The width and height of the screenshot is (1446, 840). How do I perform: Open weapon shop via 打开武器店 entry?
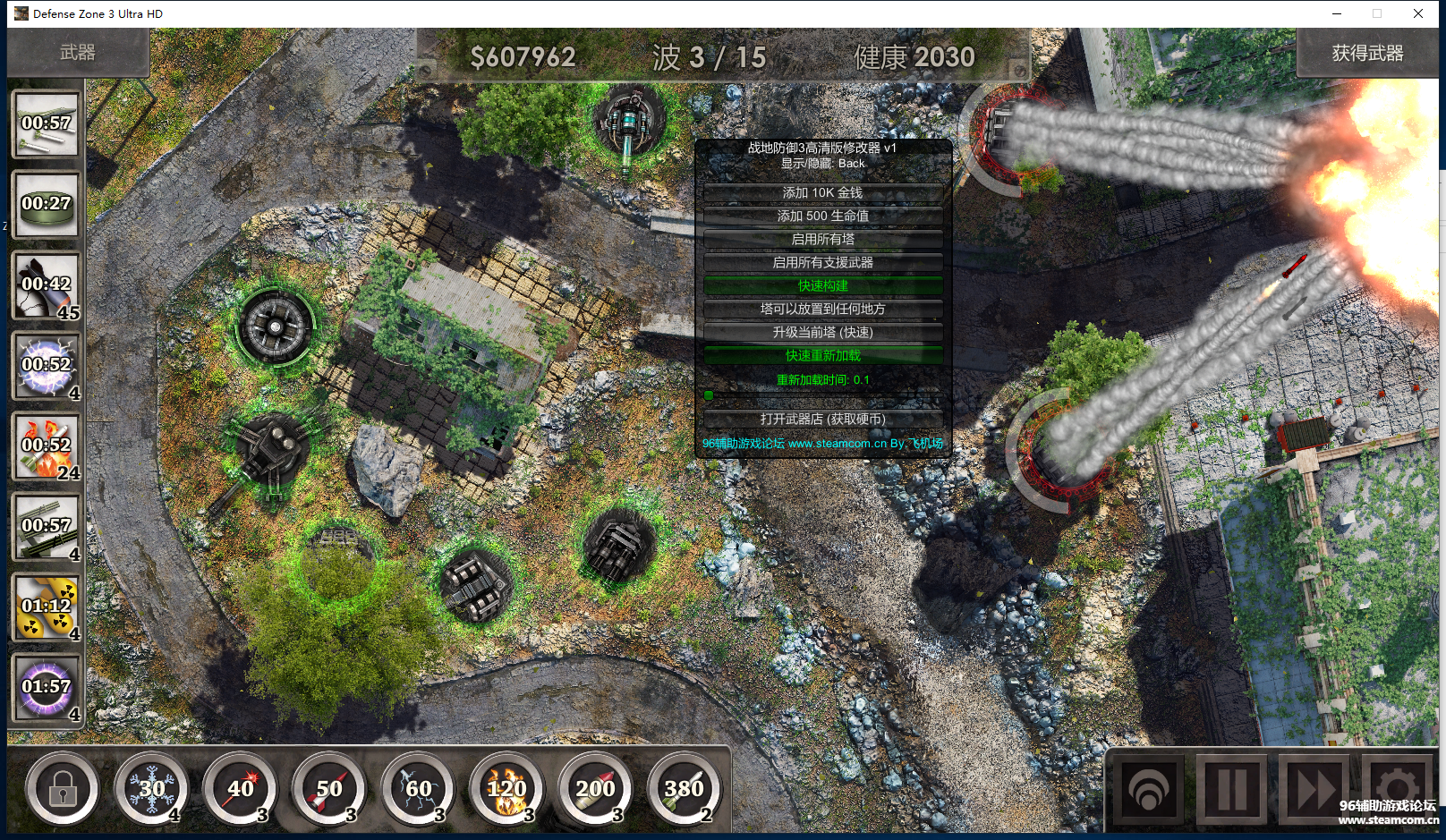[x=822, y=419]
